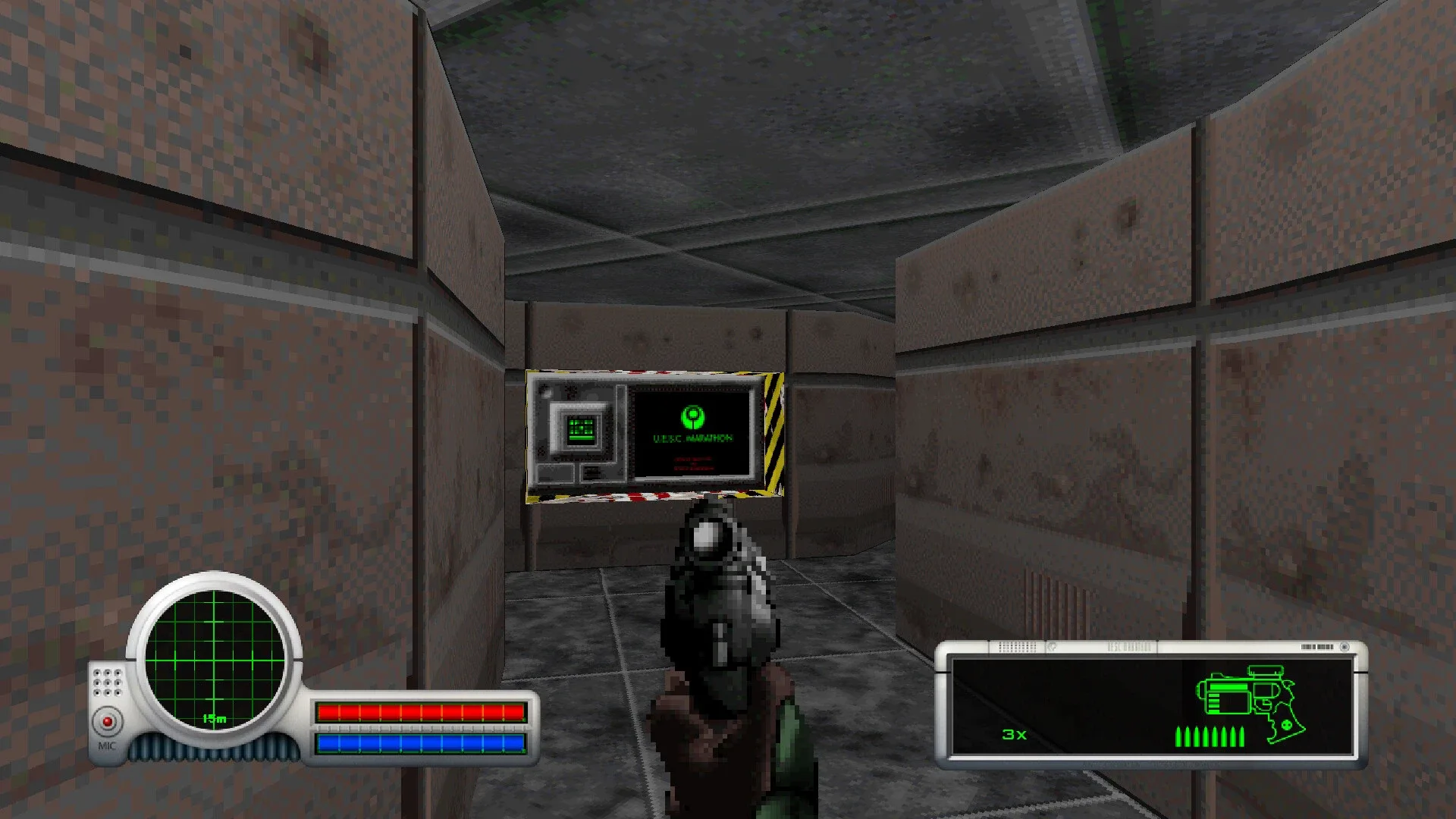1456x819 pixels.
Task: Click the U.E.S.C. label on weapon panel top bar
Action: [x=1128, y=645]
